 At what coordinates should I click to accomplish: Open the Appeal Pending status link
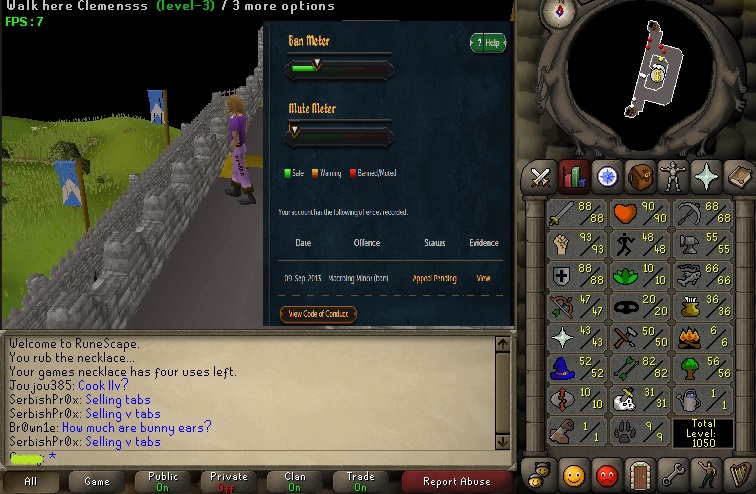tap(434, 278)
